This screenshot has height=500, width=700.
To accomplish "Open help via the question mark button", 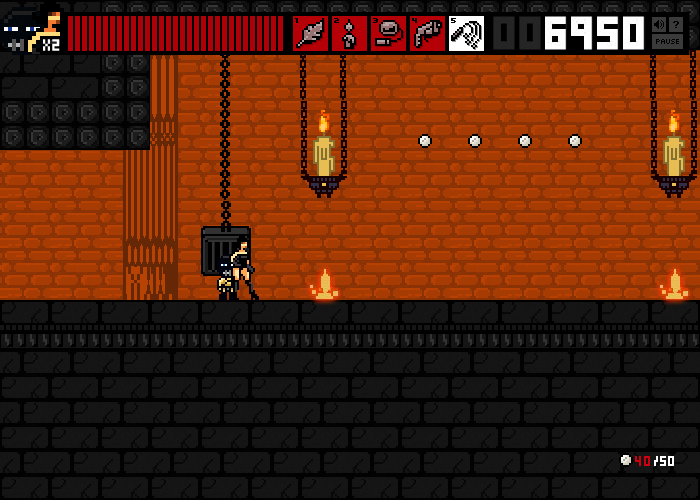I will [x=677, y=24].
